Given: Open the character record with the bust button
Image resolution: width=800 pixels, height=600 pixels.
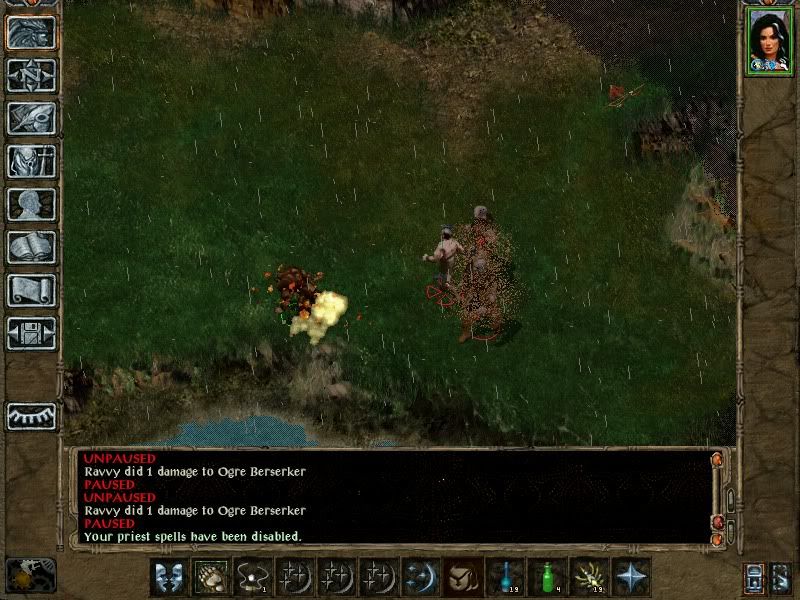Looking at the screenshot, I should (x=31, y=204).
